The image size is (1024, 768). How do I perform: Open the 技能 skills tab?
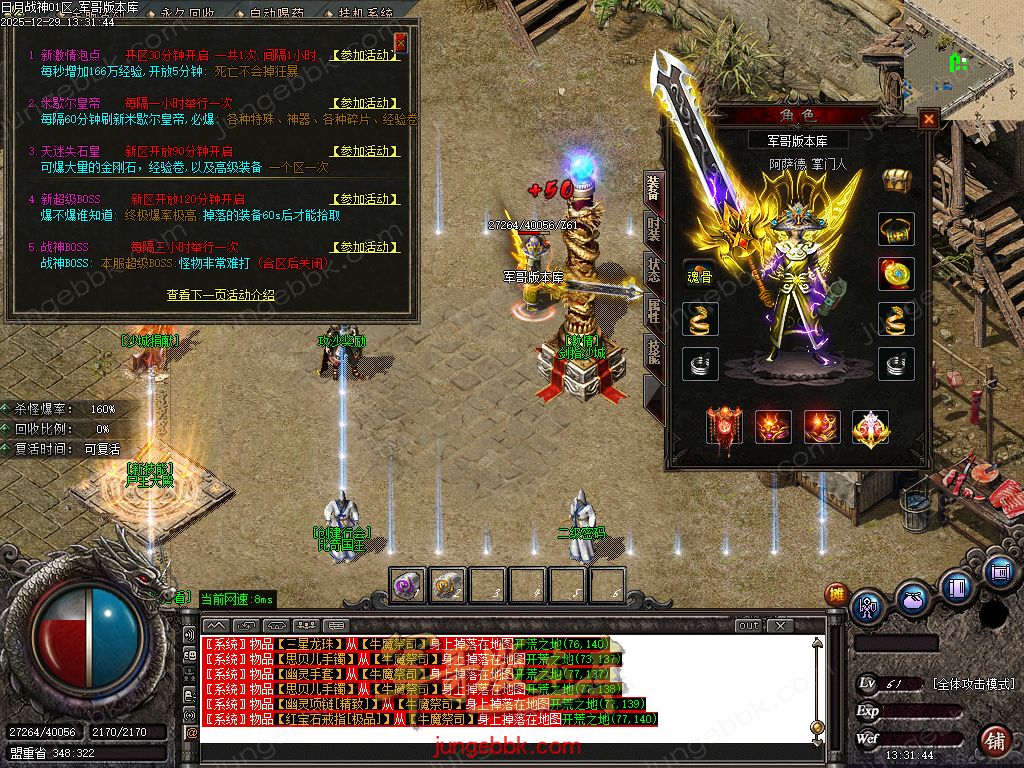653,352
